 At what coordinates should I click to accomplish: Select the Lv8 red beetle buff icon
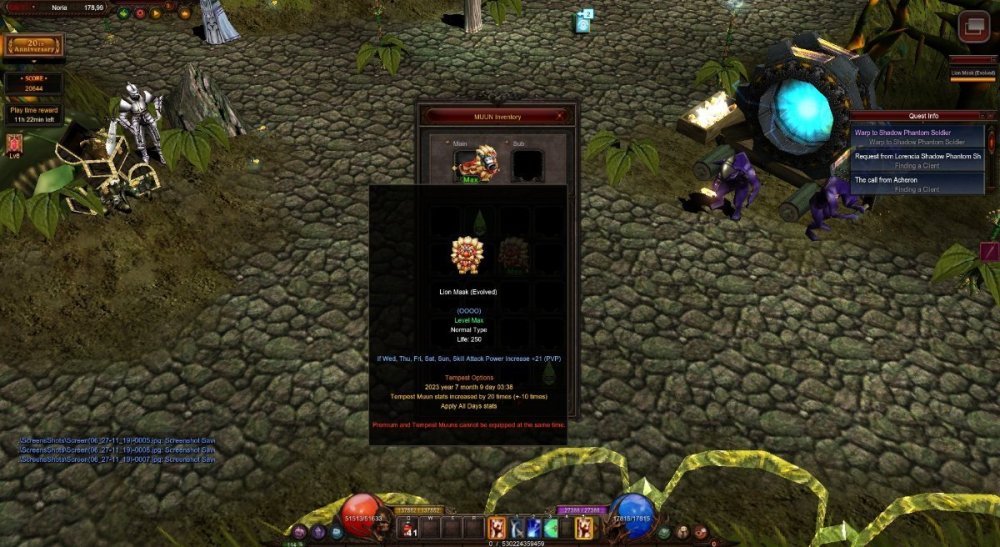(14, 144)
